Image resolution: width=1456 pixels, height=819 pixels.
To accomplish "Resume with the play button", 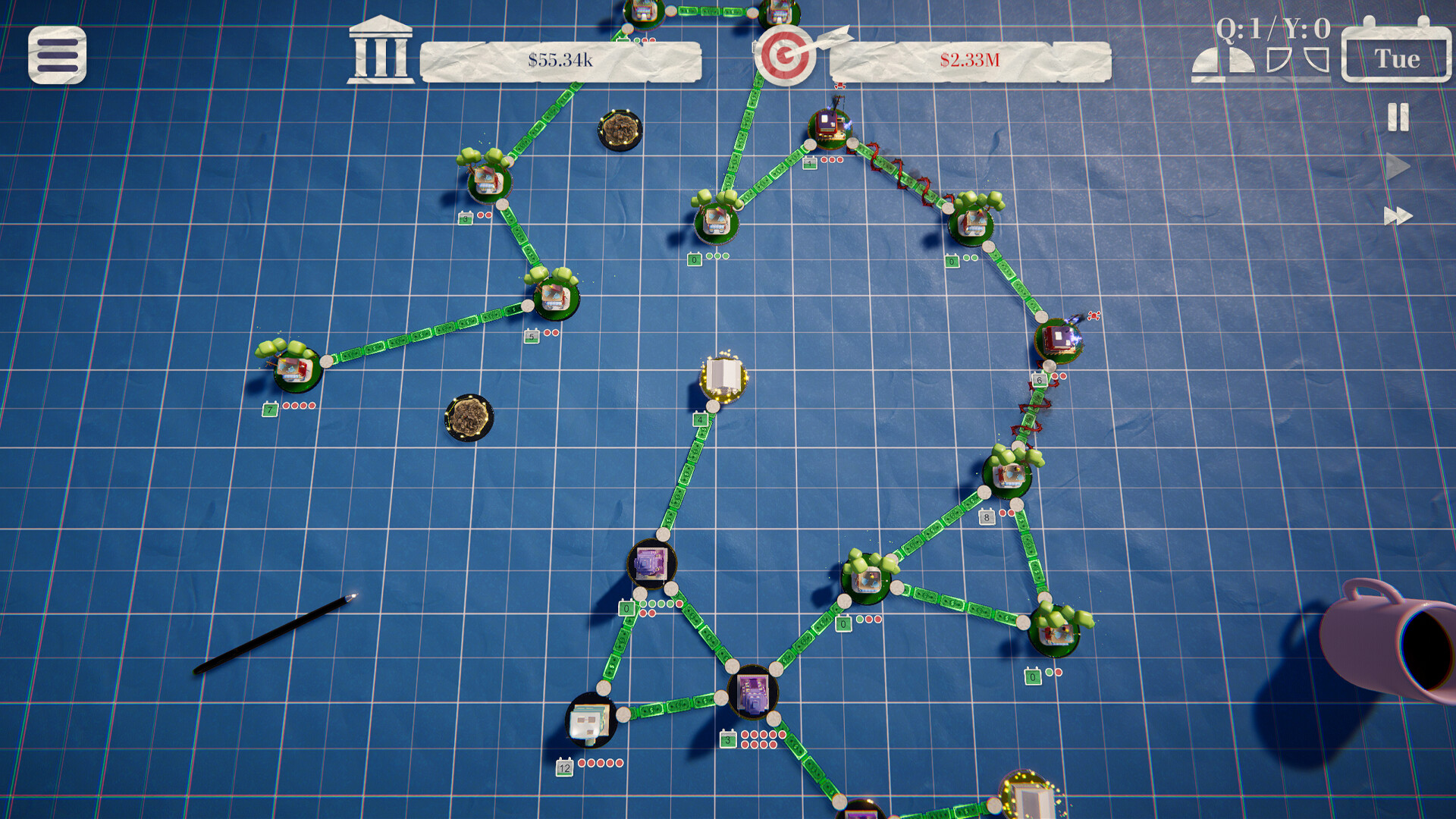I will point(1398,167).
